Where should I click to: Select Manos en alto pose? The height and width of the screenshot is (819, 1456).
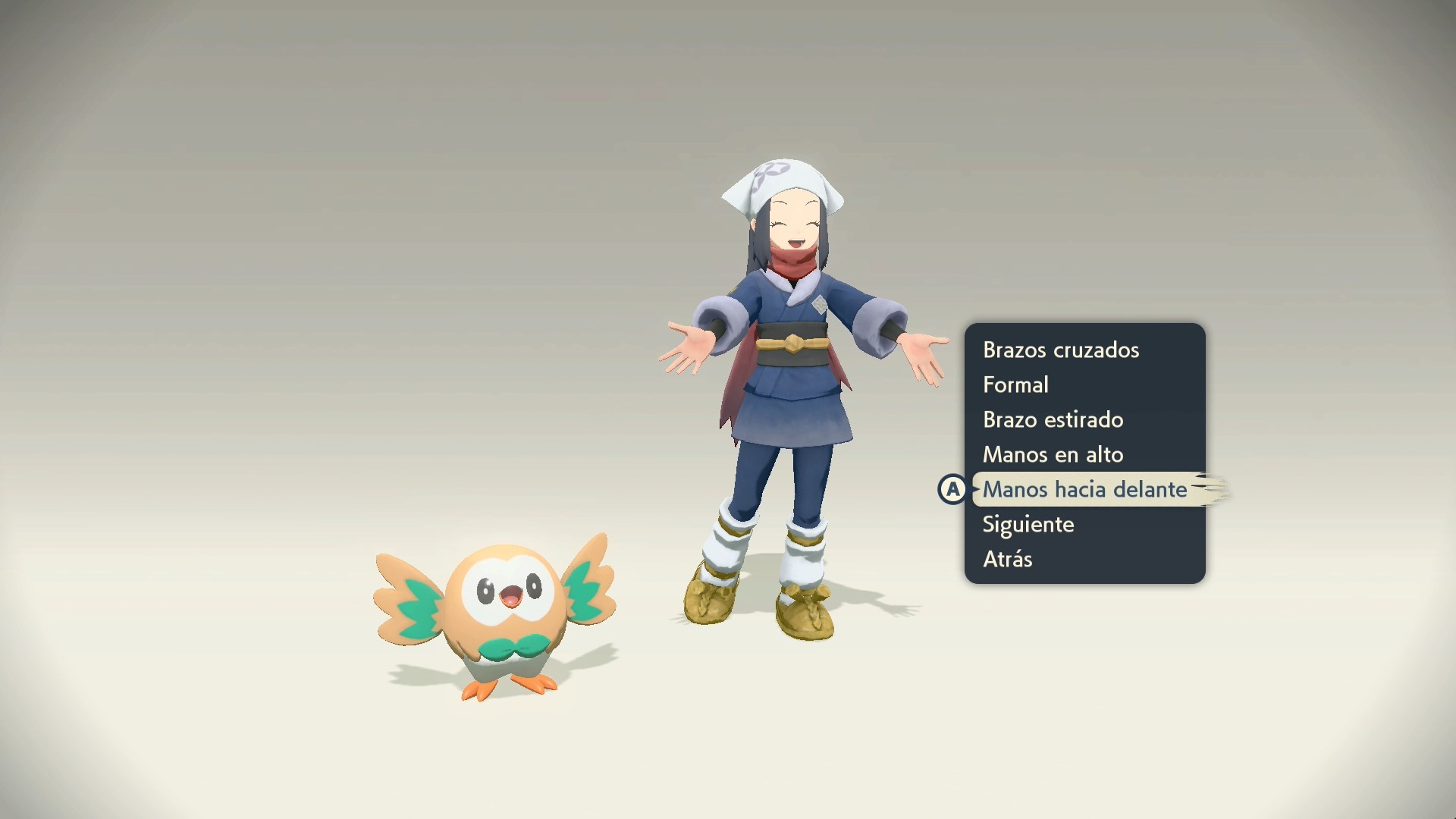[x=1053, y=454]
